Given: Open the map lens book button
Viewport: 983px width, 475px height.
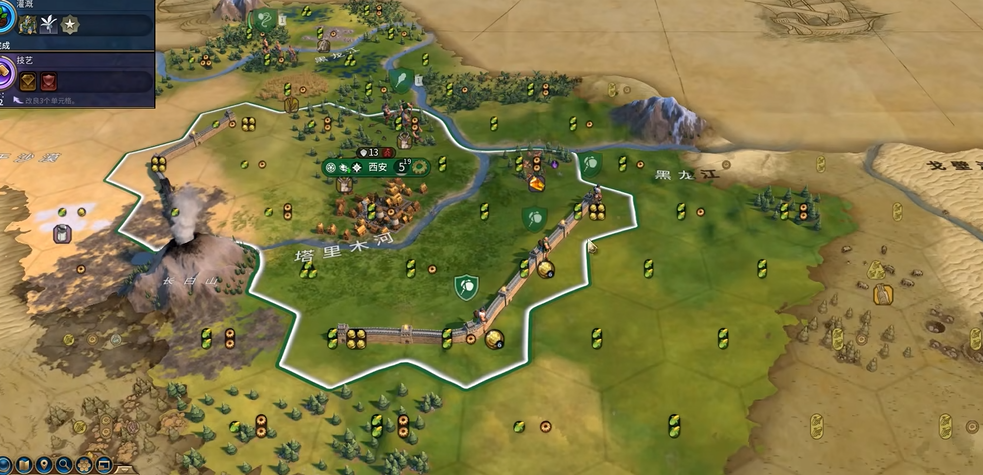Looking at the screenshot, I should (x=22, y=465).
